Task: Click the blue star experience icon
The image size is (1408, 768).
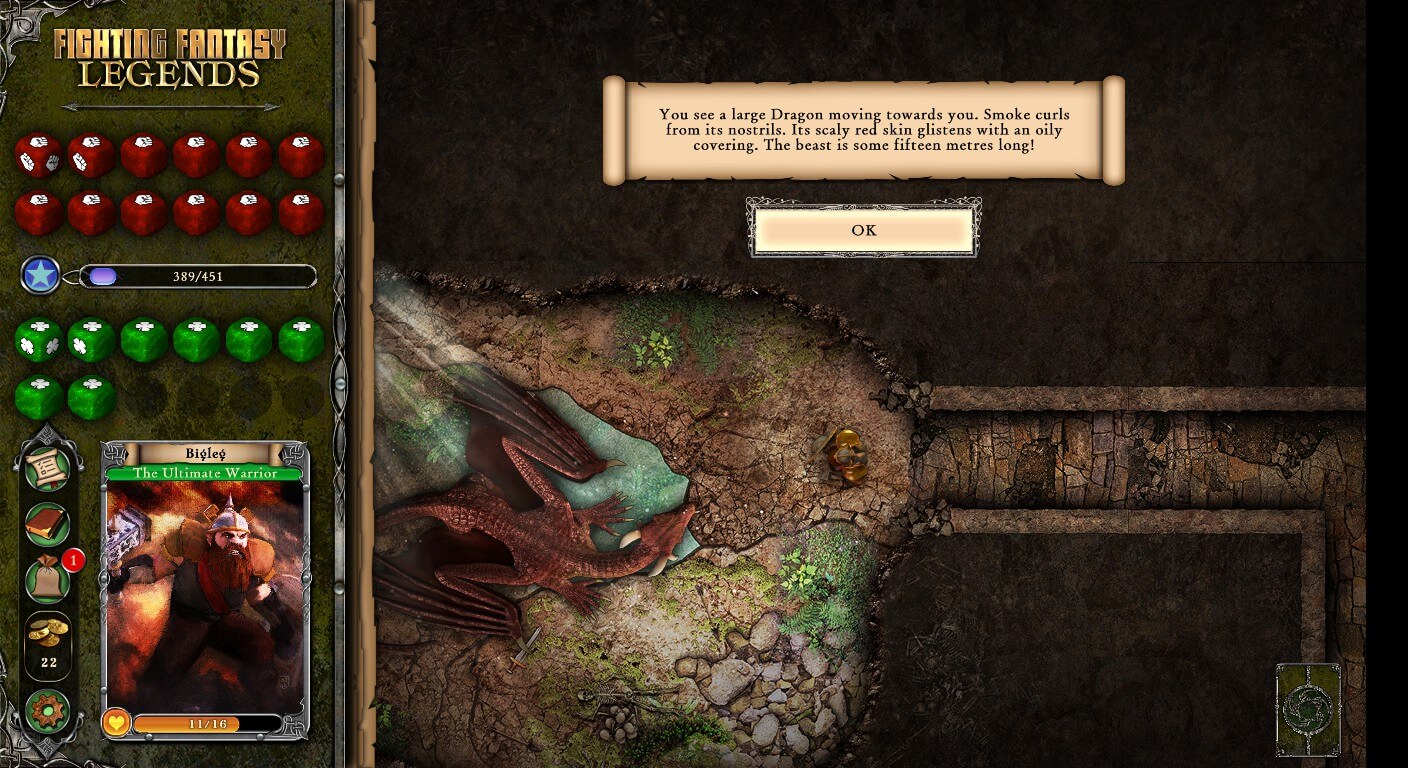Action: click(41, 276)
